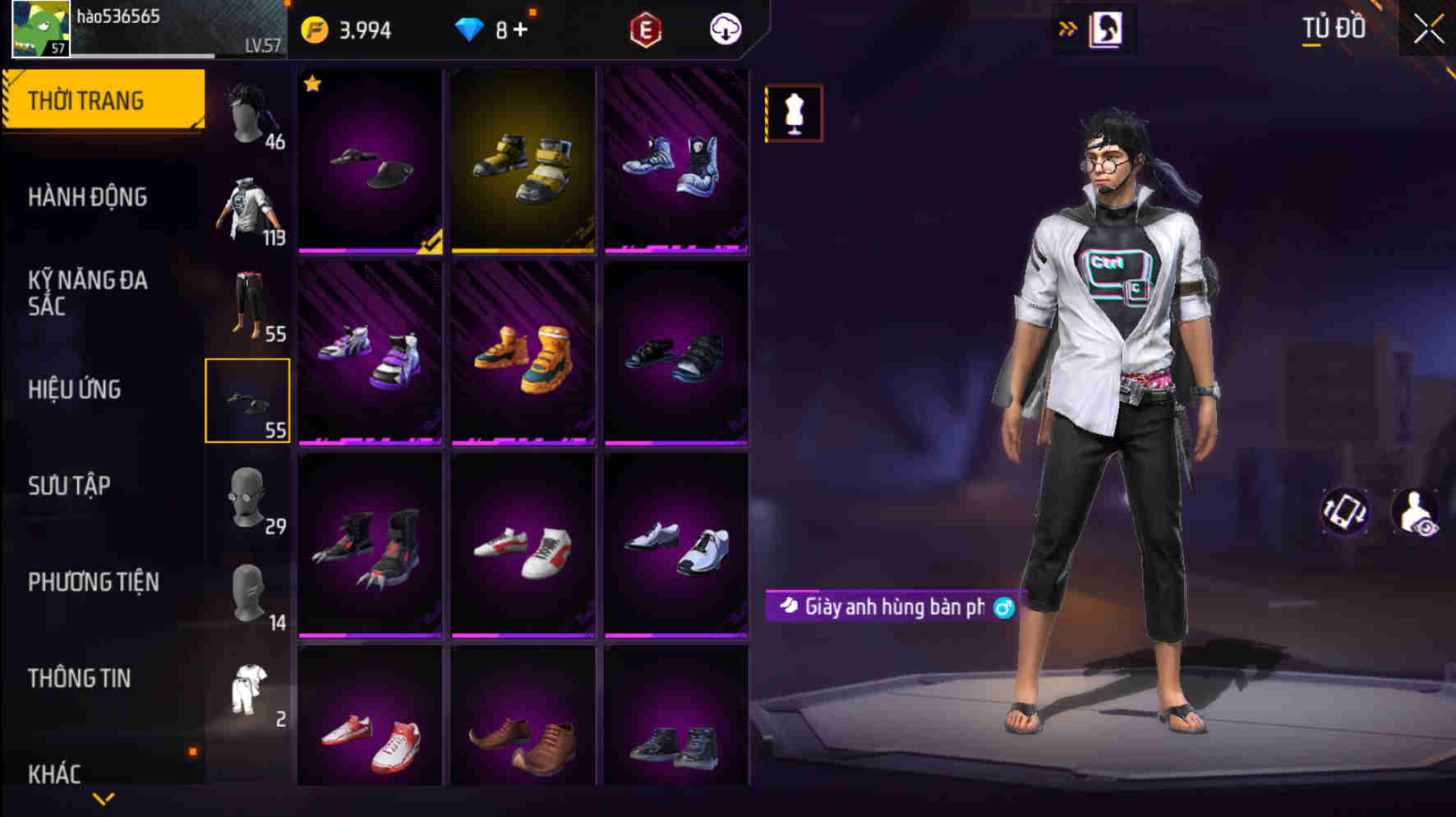The image size is (1456, 817).
Task: Toggle the mask category showing 14 items
Action: 247,590
